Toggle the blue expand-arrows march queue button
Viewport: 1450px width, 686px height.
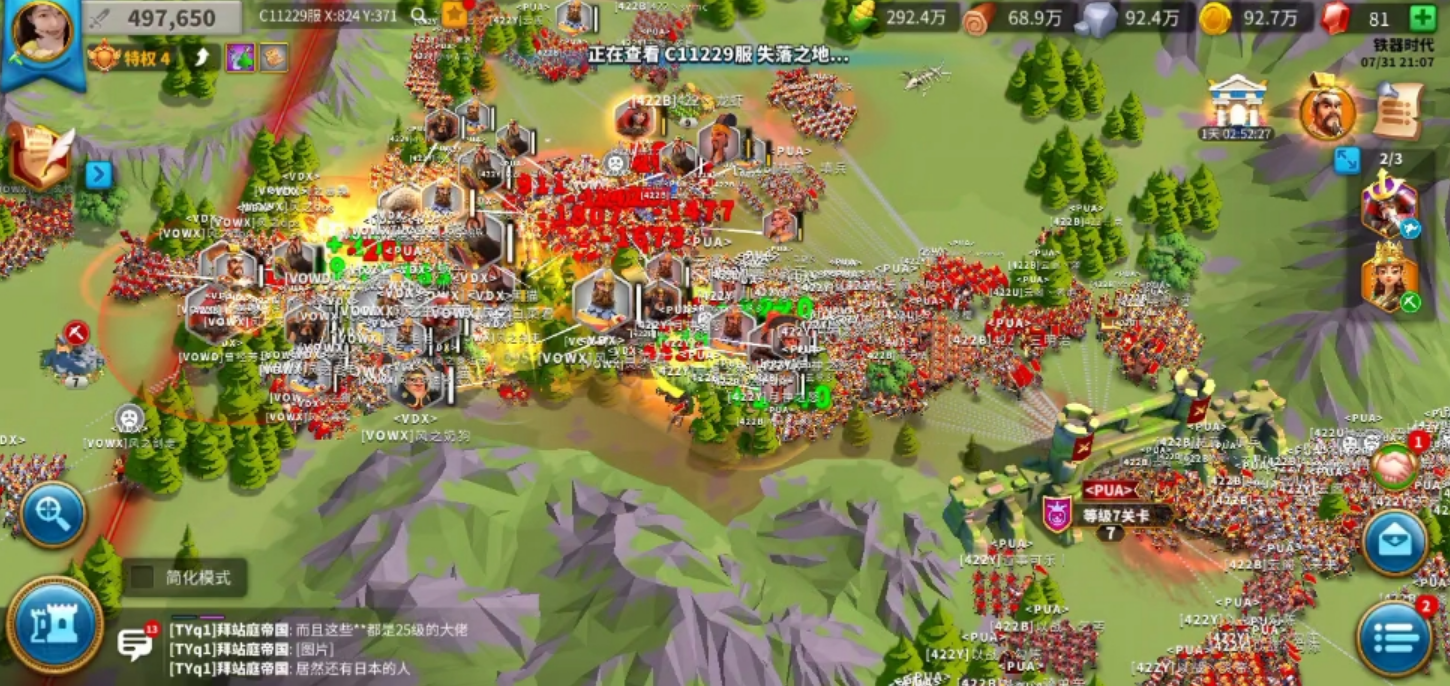1346,160
